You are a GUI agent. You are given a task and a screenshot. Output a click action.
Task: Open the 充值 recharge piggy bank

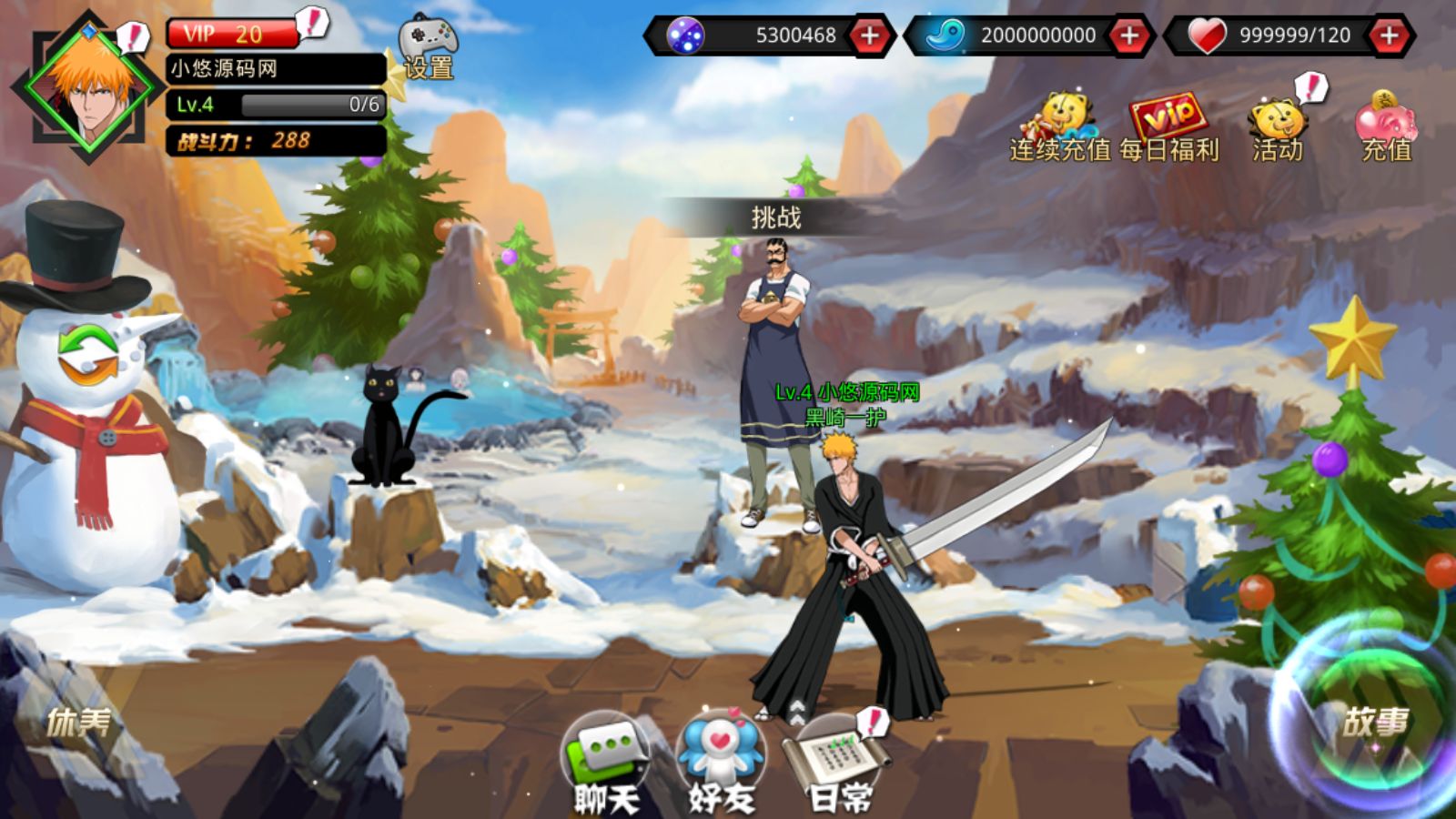click(1386, 128)
